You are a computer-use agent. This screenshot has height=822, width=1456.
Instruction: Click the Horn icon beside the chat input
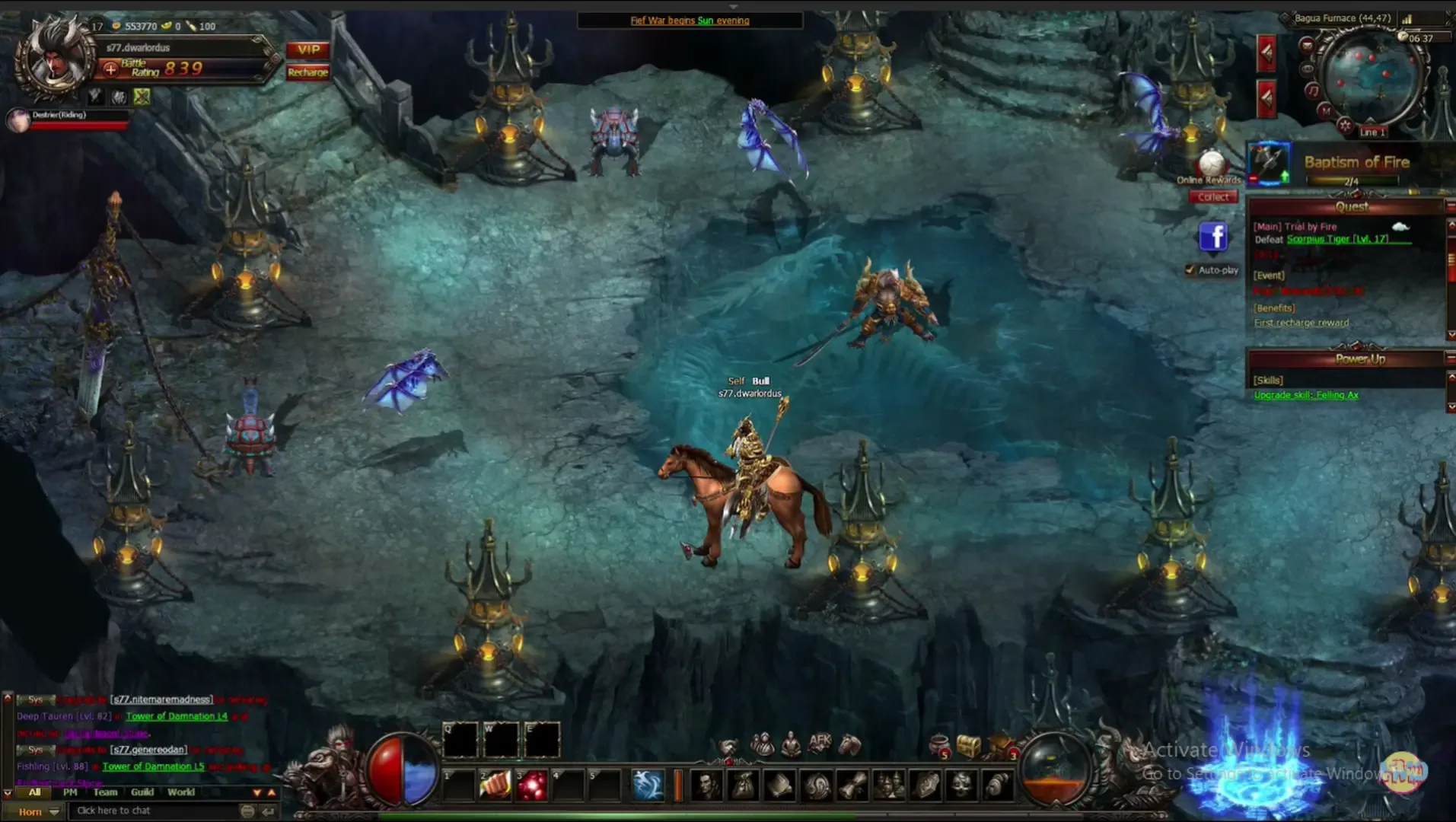coord(32,811)
